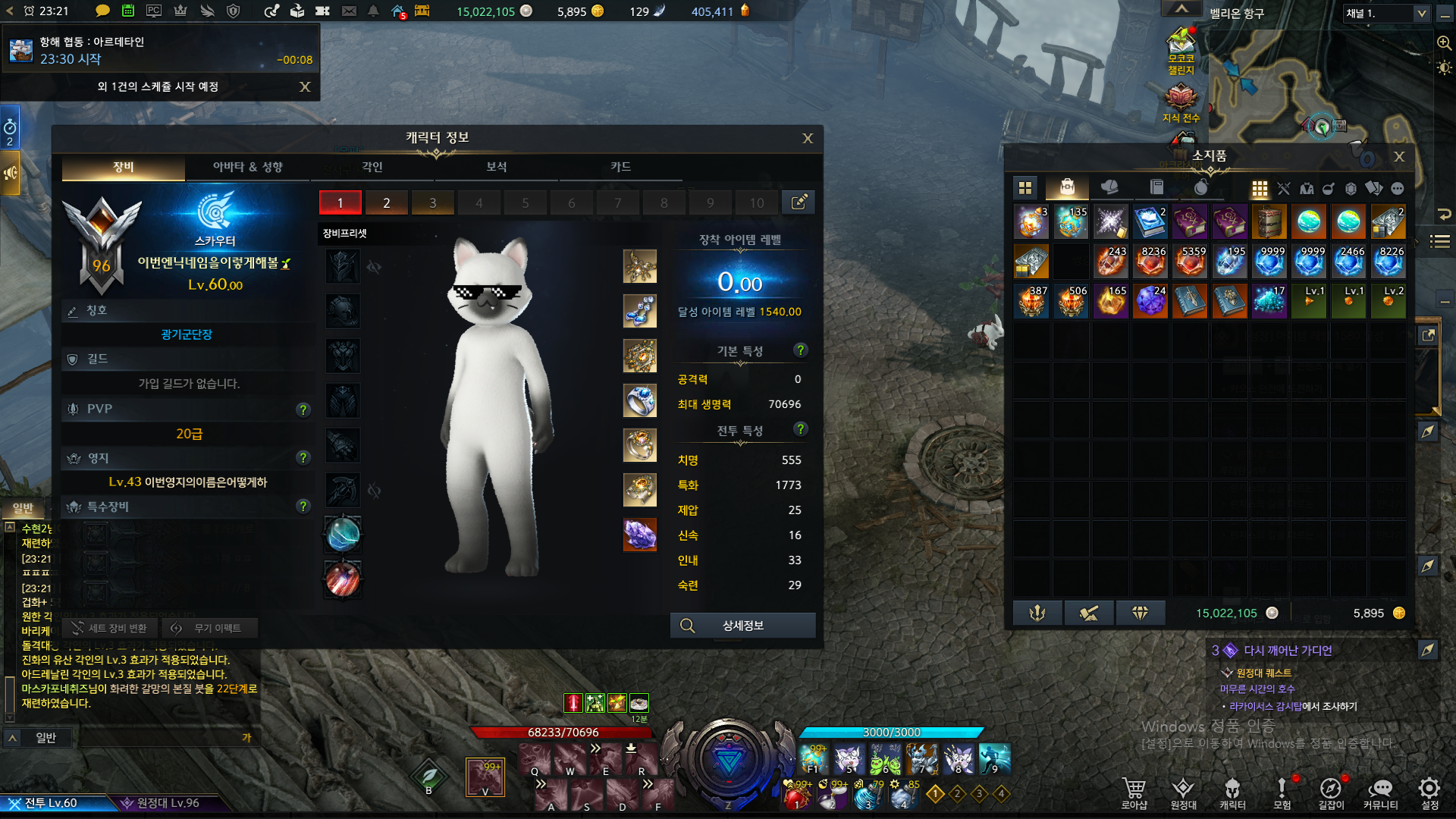Select the blue gem ring equipment slot
The image size is (1456, 819).
[639, 400]
